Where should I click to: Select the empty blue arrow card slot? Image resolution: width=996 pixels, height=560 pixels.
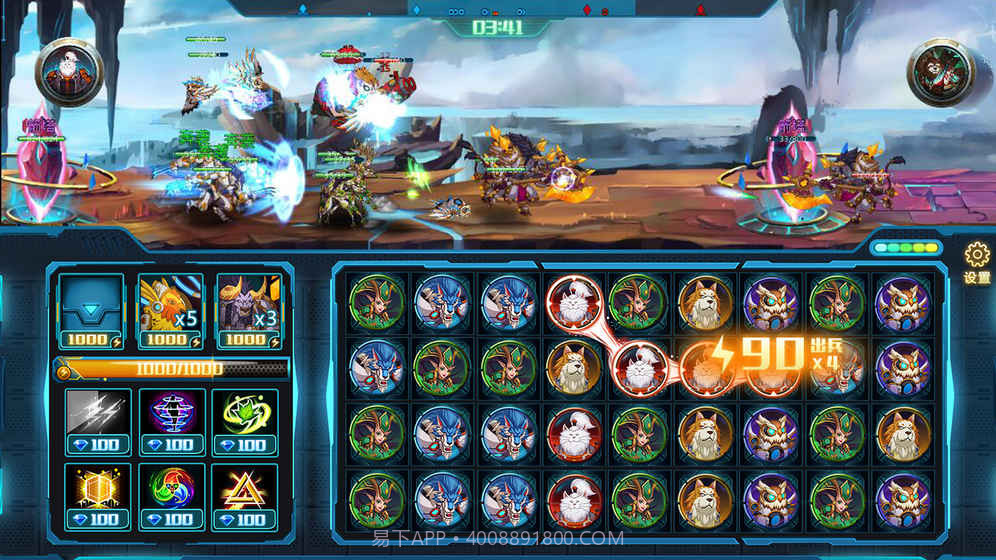(91, 306)
